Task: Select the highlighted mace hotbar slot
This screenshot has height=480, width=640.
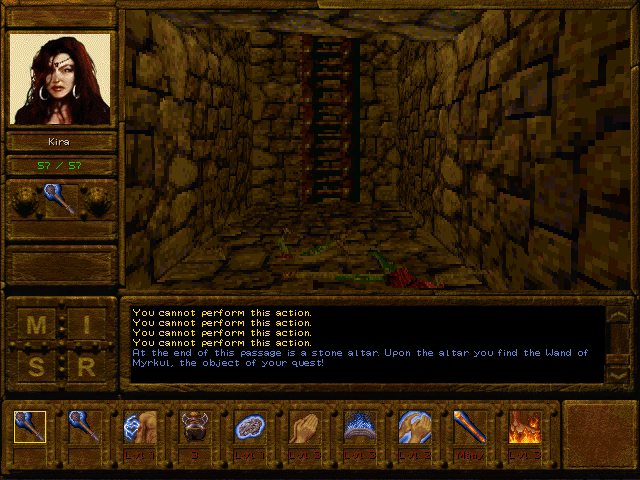Action: [x=30, y=428]
